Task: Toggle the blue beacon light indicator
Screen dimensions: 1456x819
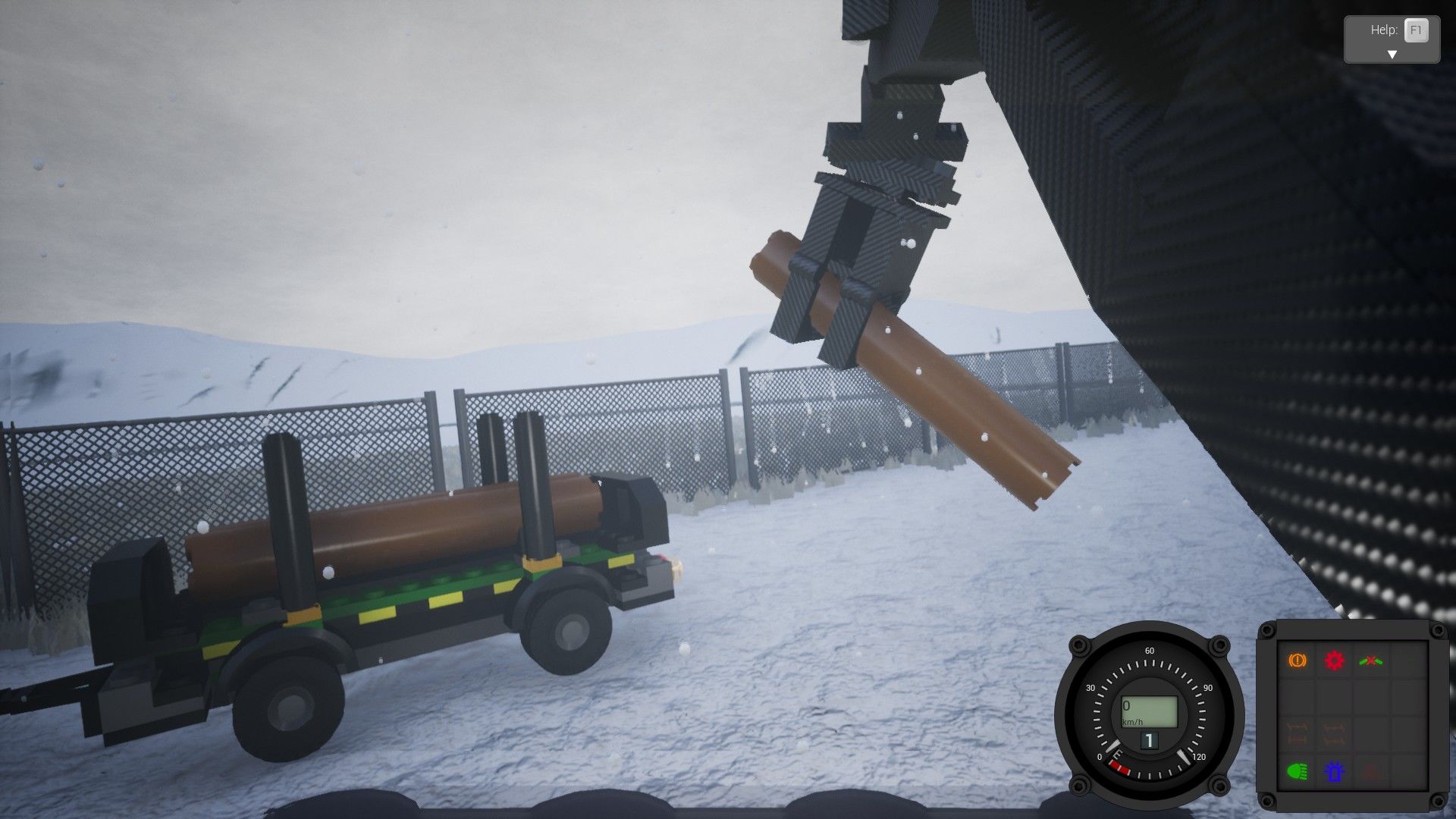Action: coord(1334,772)
